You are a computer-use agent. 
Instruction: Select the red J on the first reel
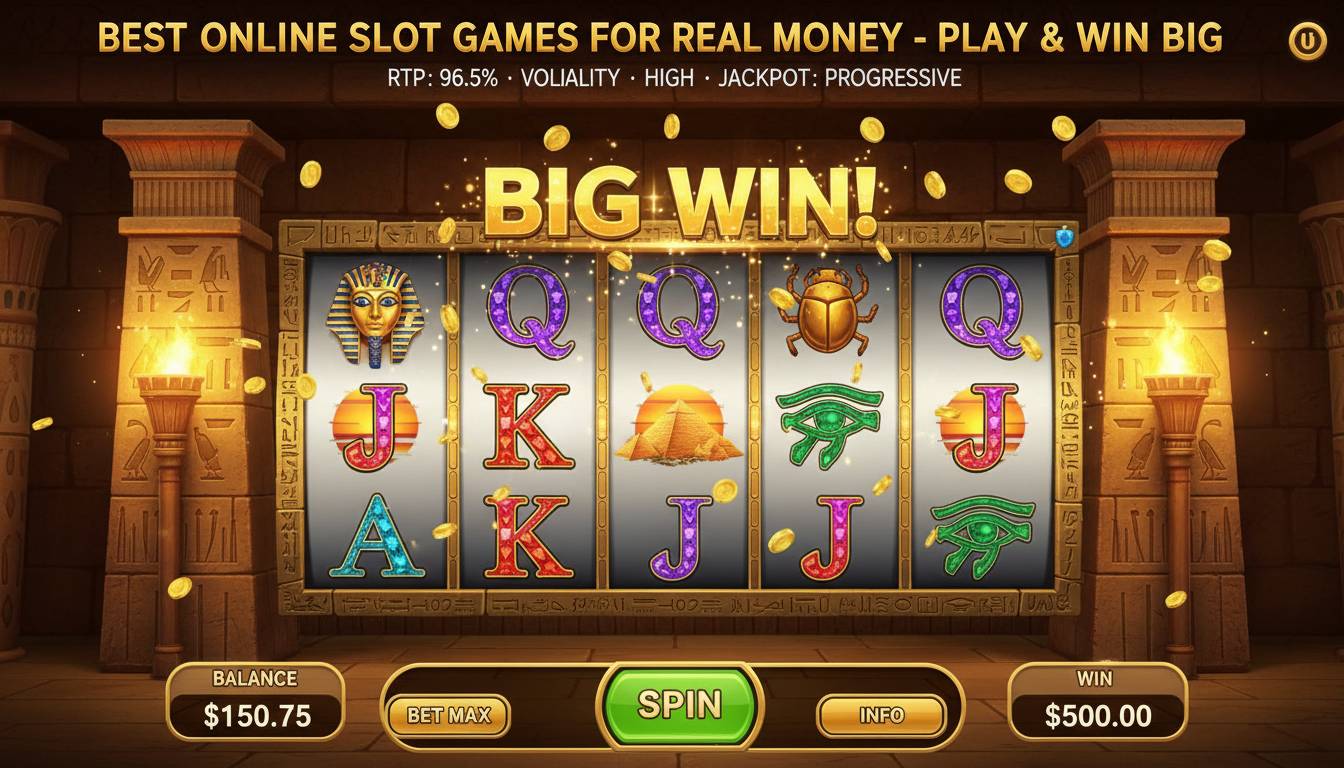point(373,430)
